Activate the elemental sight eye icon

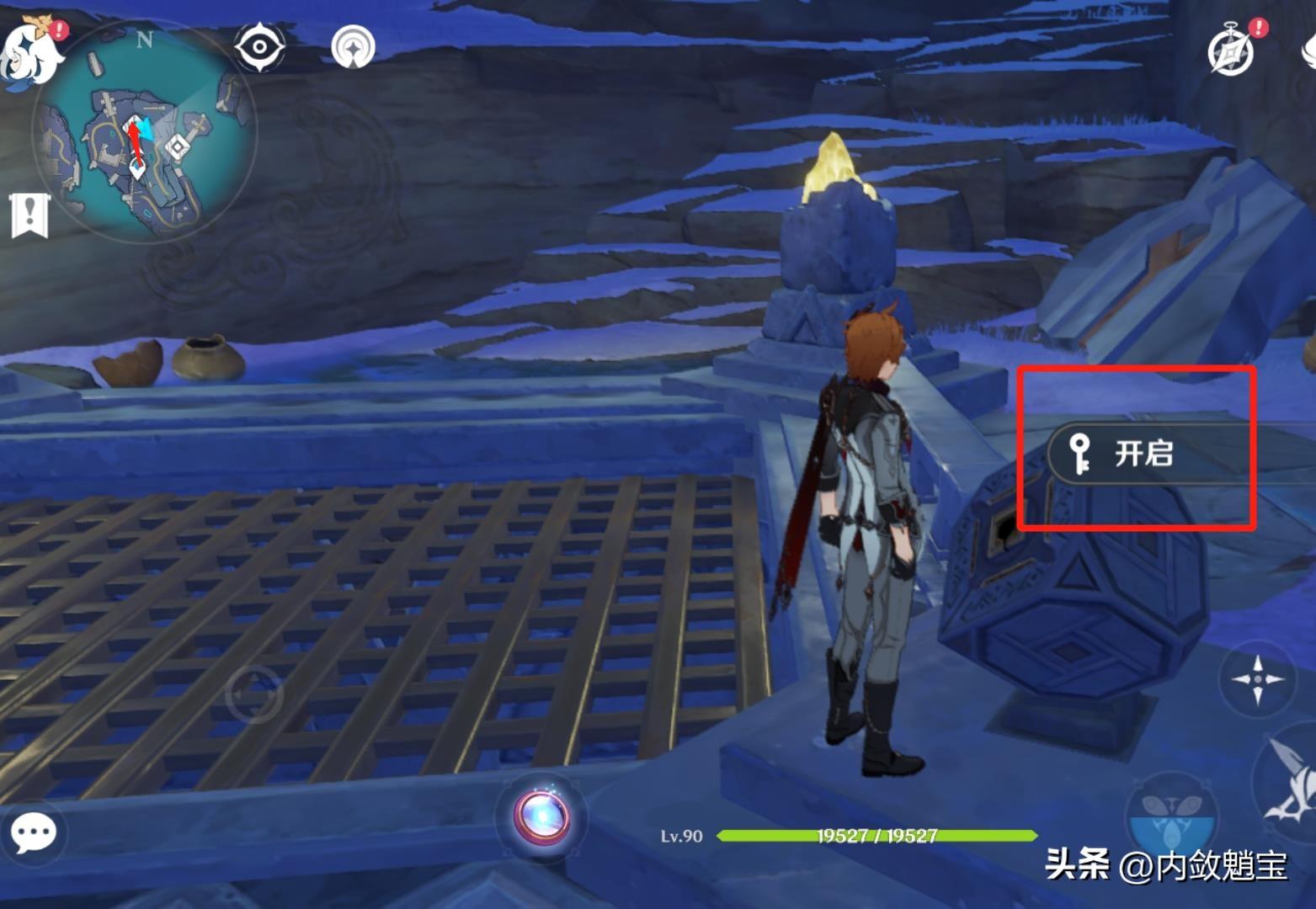(258, 46)
